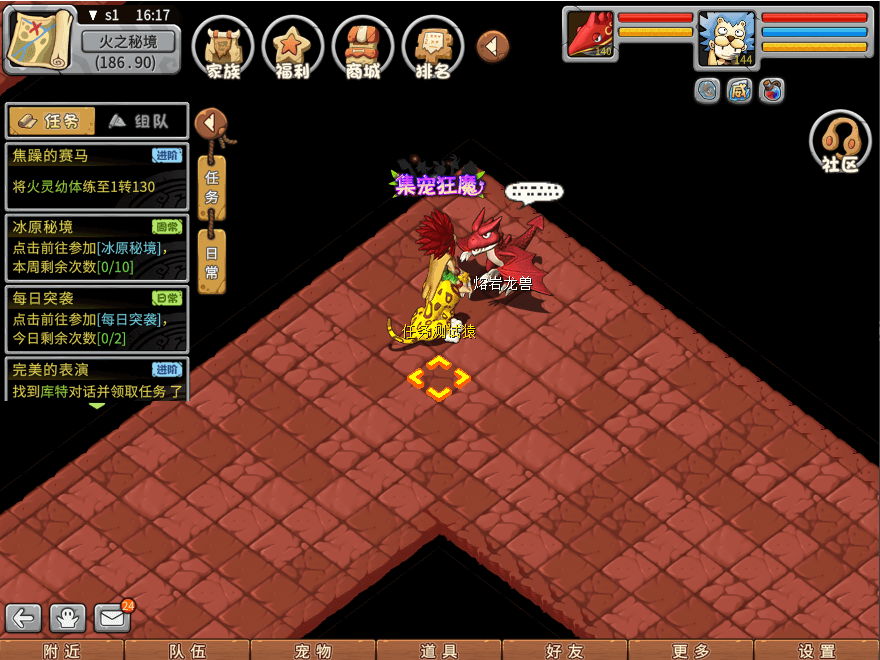Open the 每日突袭 daily raid entry
This screenshot has height=660, width=880.
pyautogui.click(x=96, y=318)
